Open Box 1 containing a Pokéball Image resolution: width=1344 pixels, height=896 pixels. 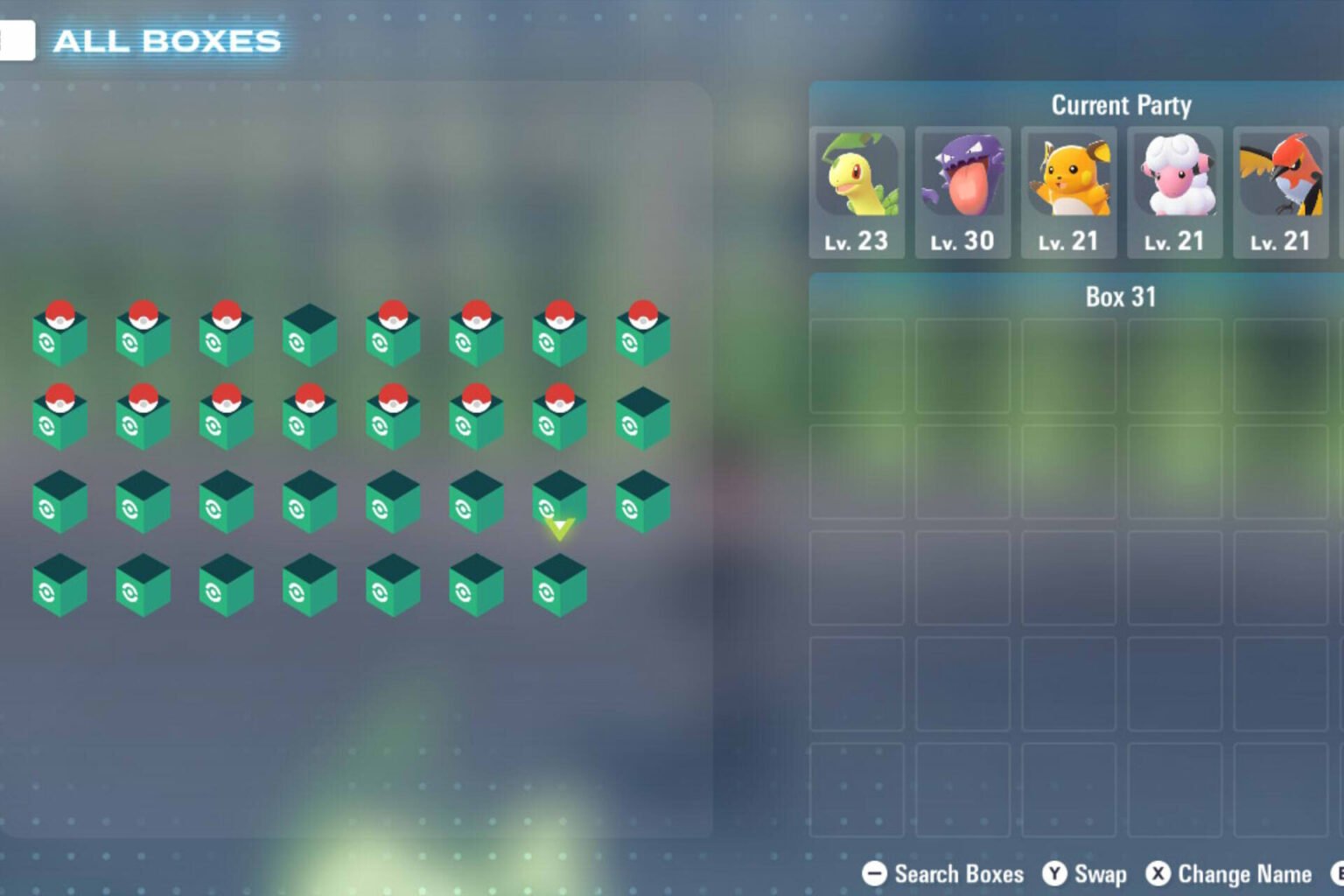coord(59,332)
